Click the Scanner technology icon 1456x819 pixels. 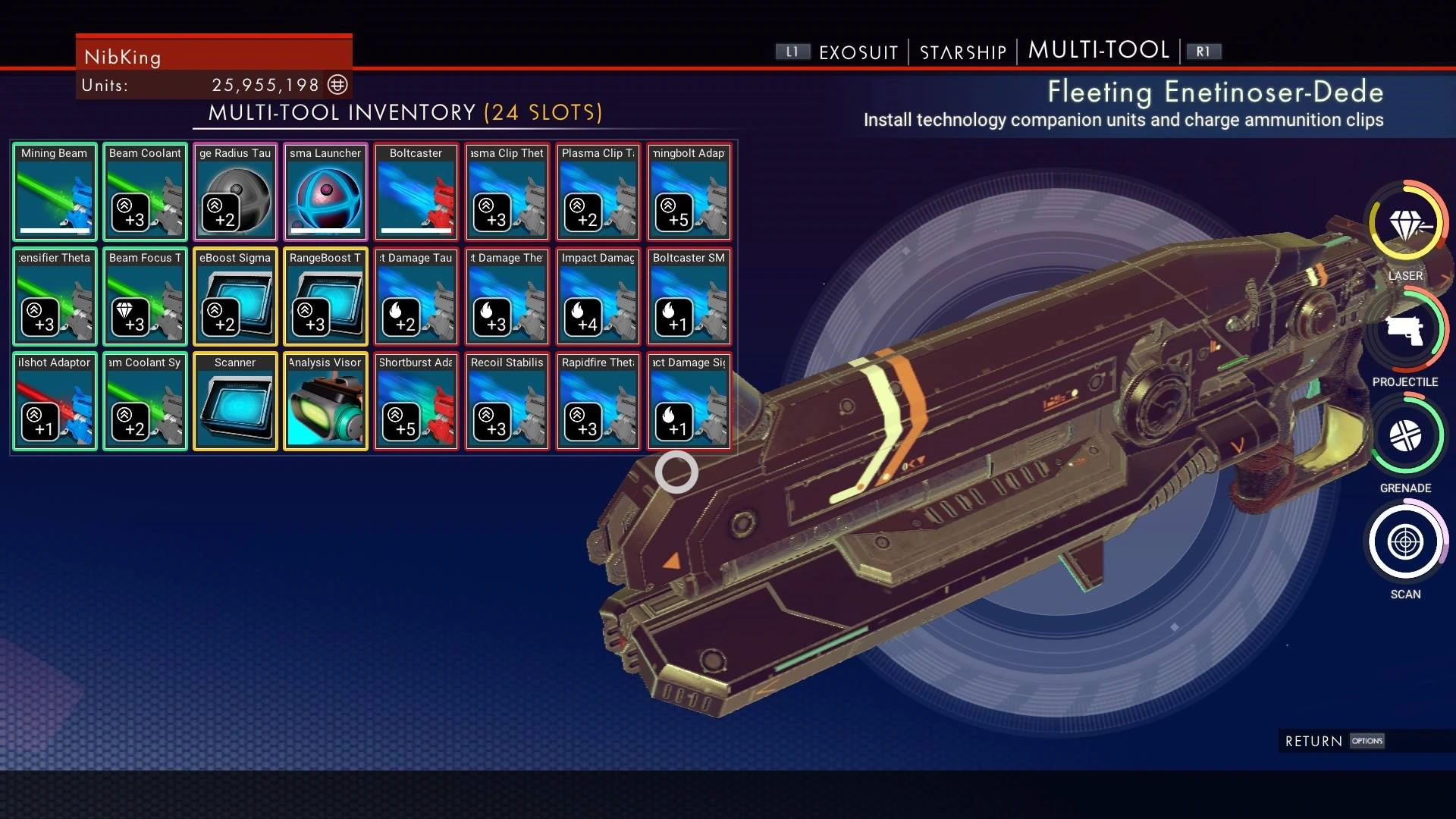[235, 401]
